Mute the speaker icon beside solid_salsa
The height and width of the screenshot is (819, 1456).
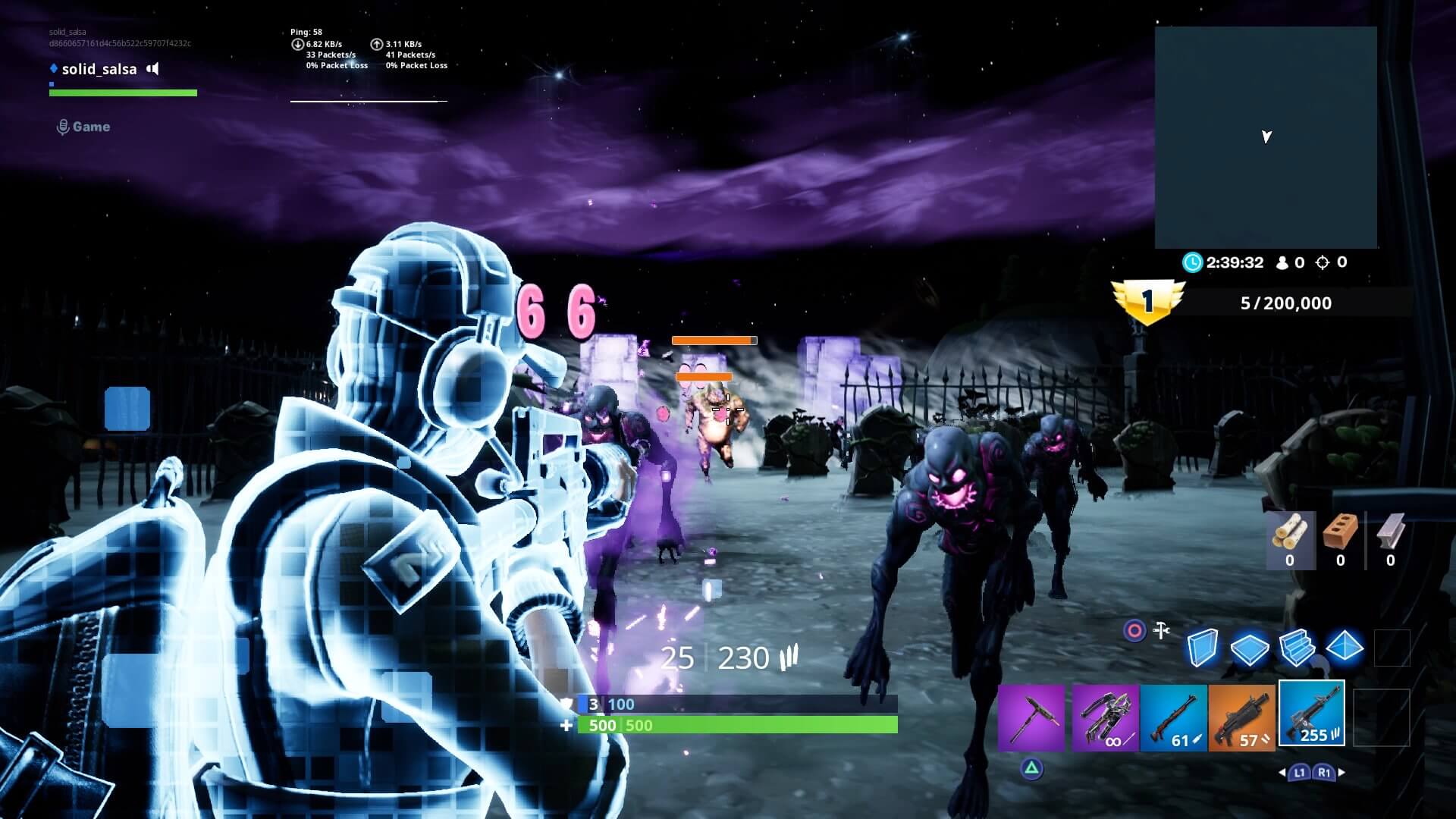[154, 69]
